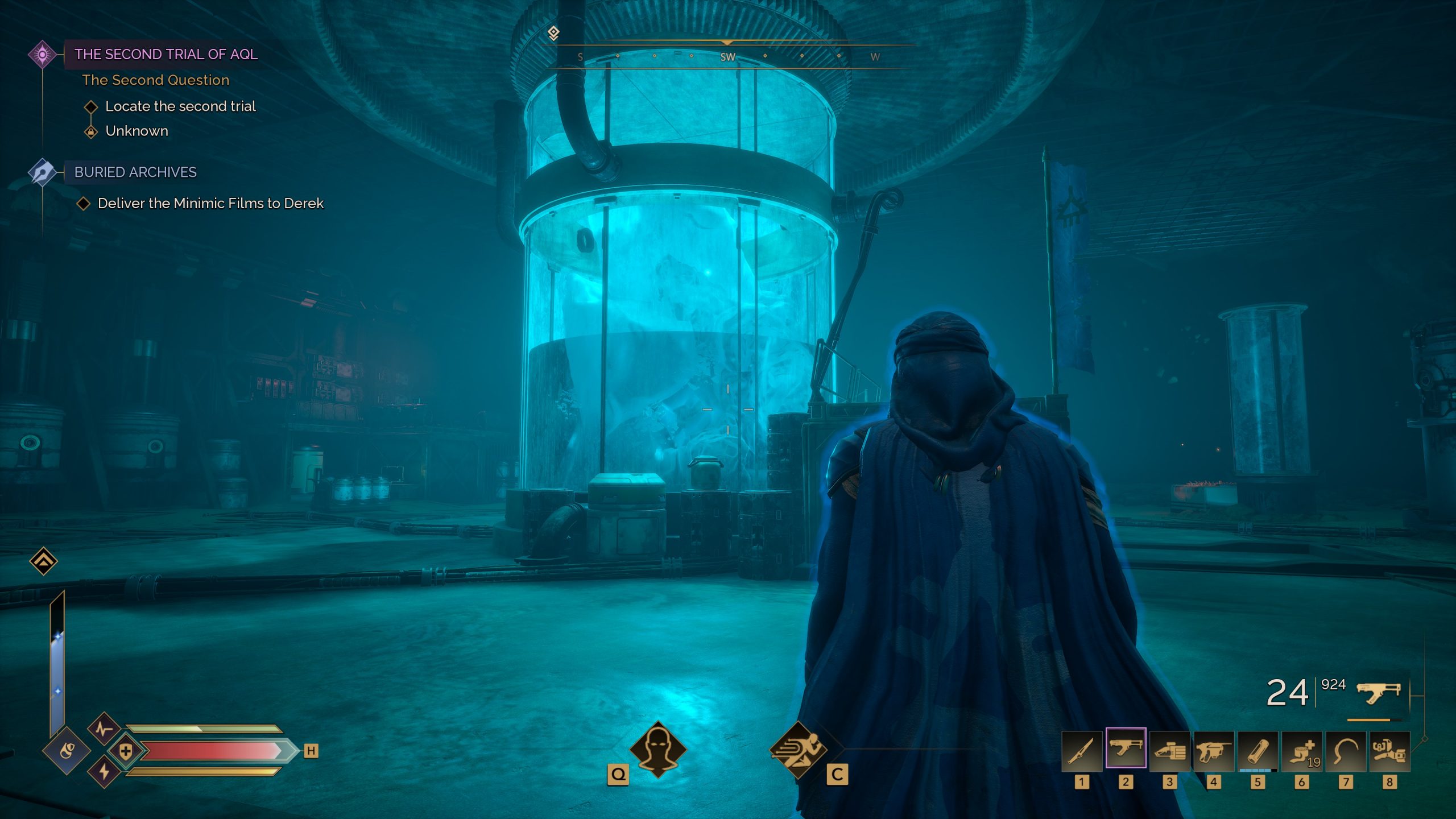Open The Second Trial of Aql quest
Image resolution: width=1456 pixels, height=819 pixels.
tap(166, 55)
